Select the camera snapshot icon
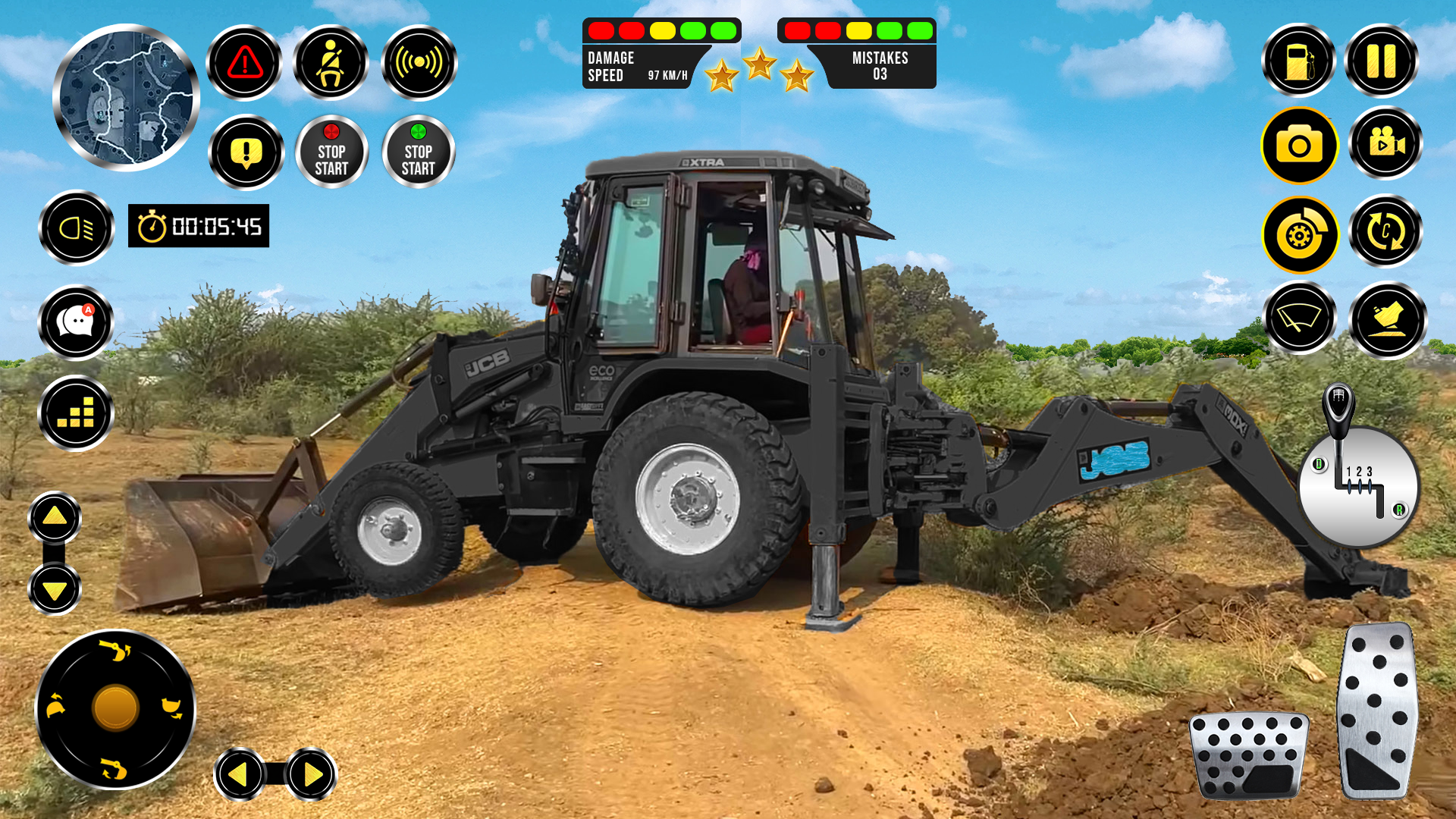The image size is (1456, 819). [x=1299, y=146]
